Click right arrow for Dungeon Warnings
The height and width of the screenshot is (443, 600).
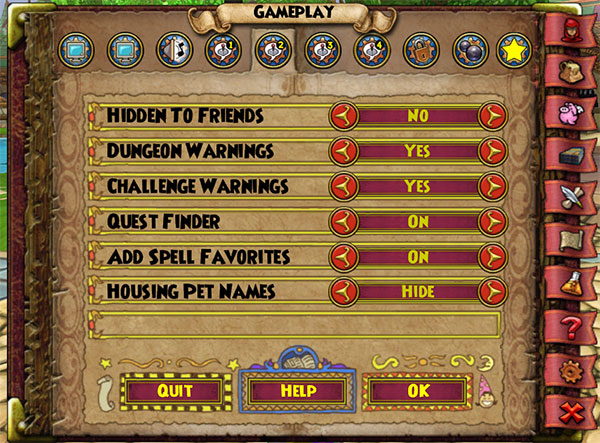point(491,152)
